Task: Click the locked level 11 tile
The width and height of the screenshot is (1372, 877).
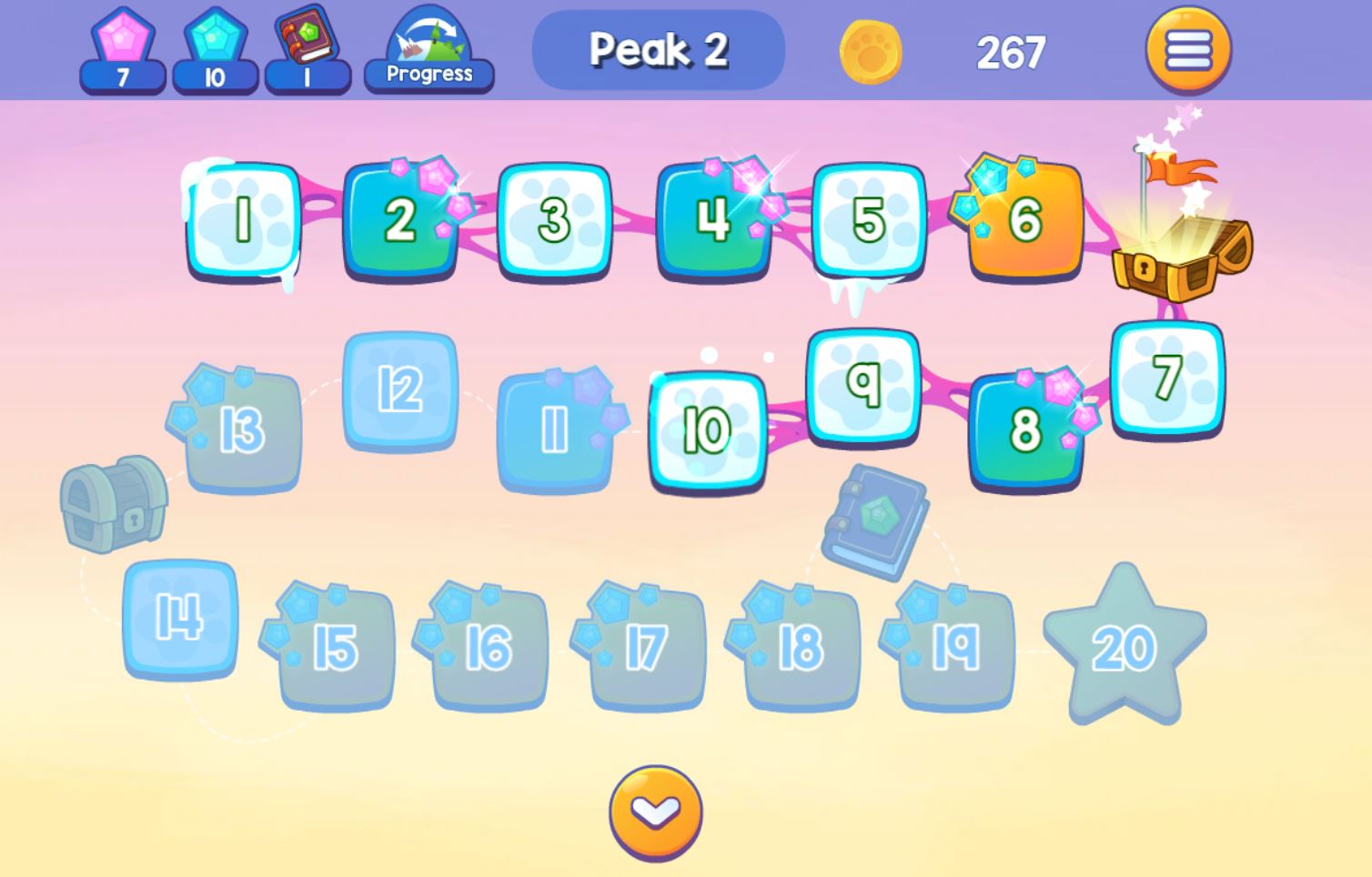Action: 554,429
